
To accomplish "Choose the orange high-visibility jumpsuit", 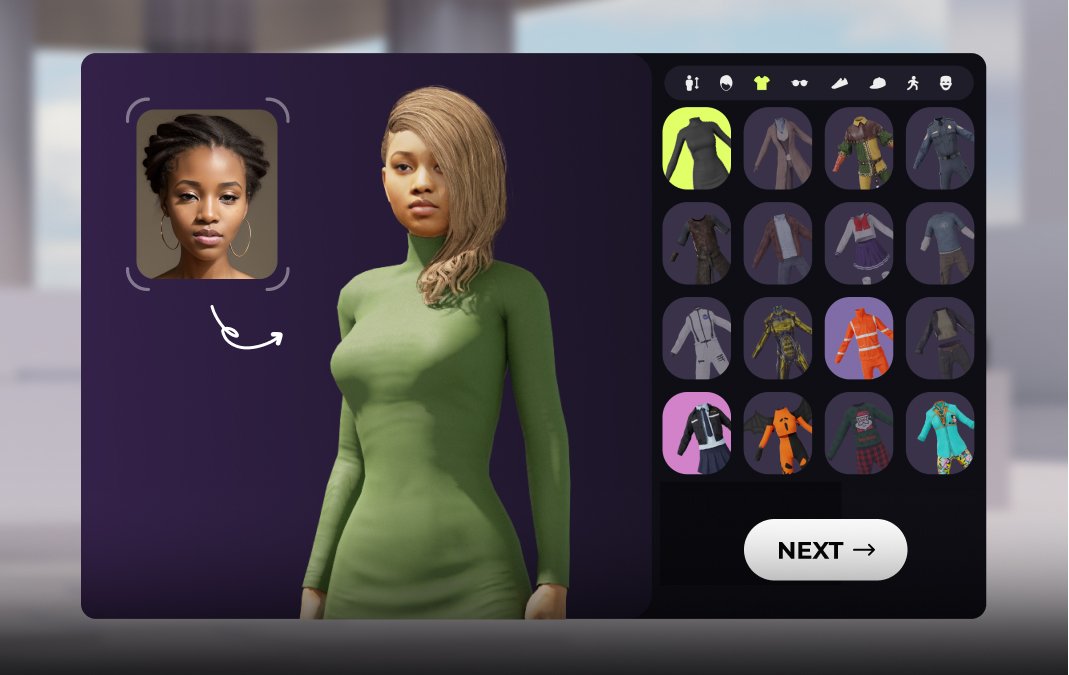I will (859, 338).
